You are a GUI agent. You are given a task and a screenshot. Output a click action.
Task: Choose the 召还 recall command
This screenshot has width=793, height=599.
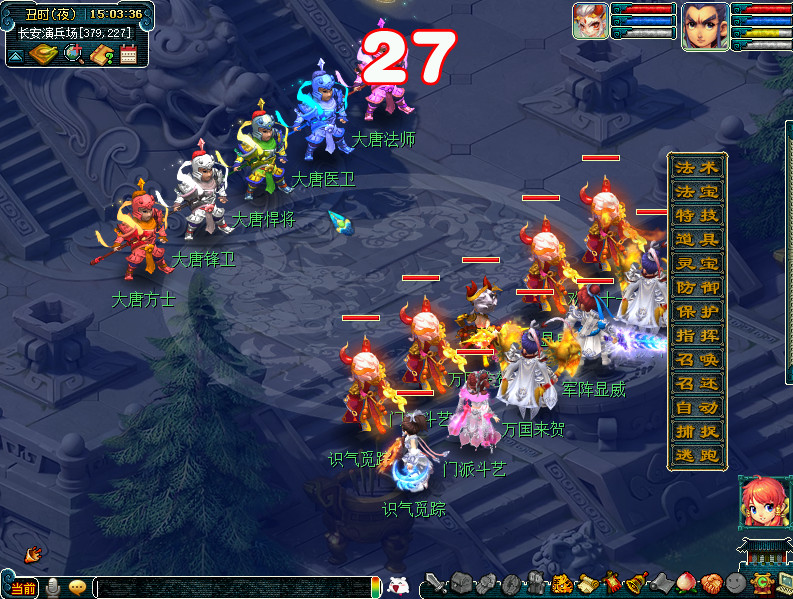click(697, 383)
